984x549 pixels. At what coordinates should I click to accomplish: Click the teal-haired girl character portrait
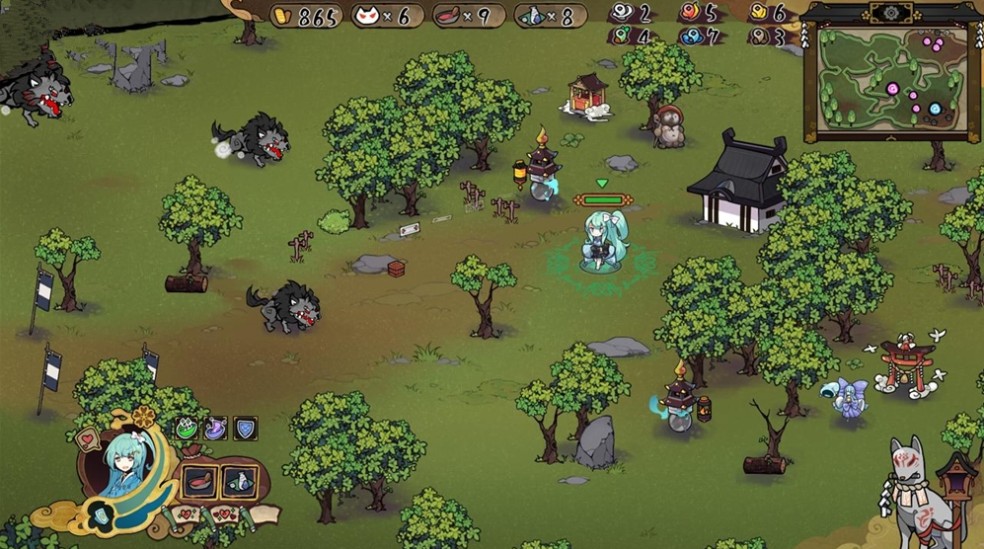126,465
